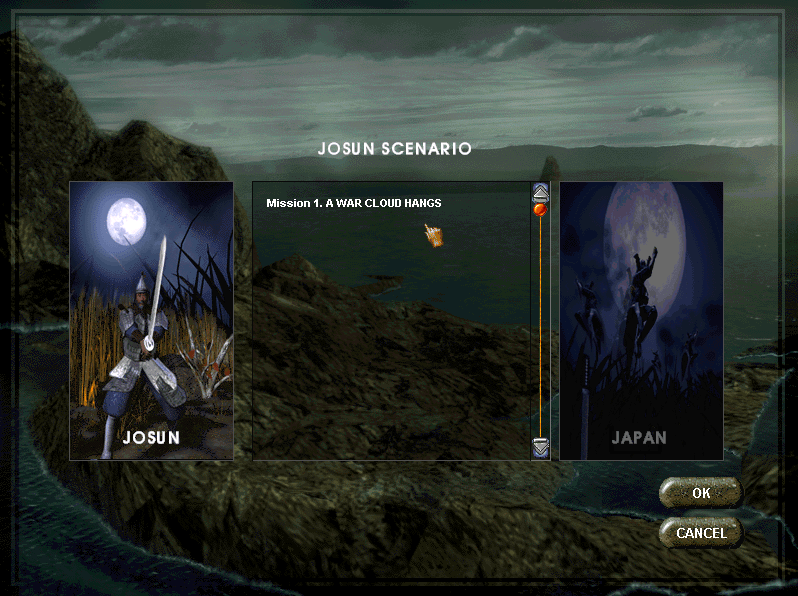
Task: Pick the Japan faction portrait
Action: (640, 320)
